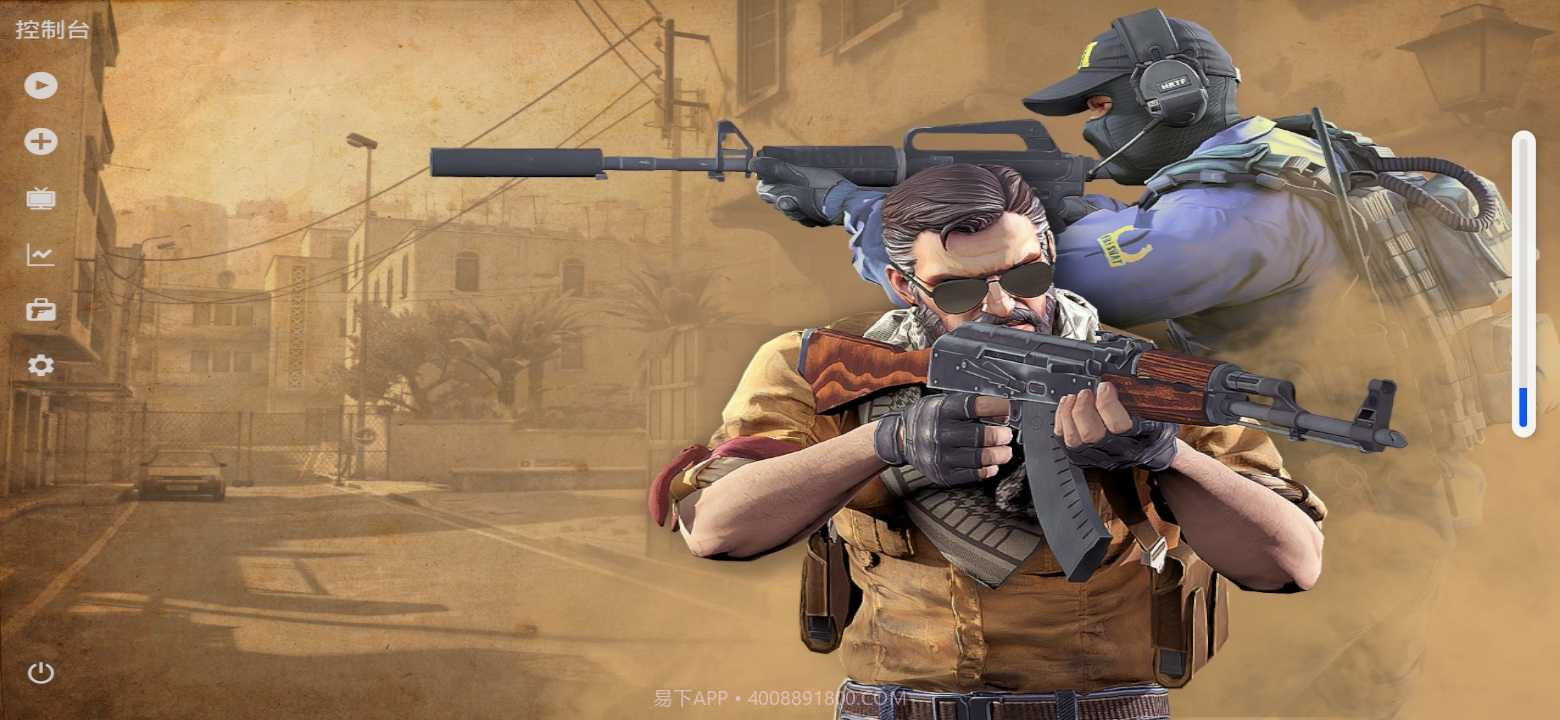Select the plus sign icon
This screenshot has width=1560, height=720.
pos(41,142)
